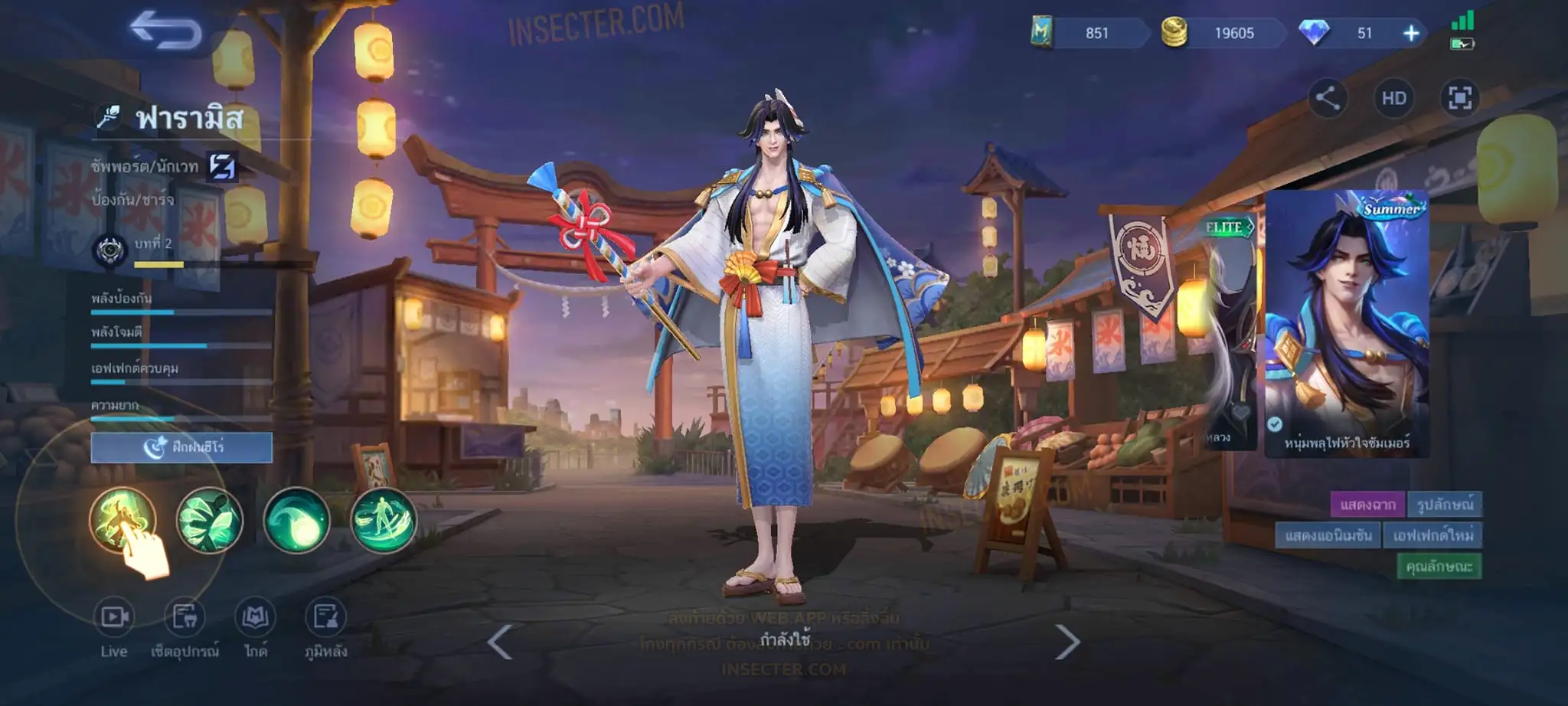This screenshot has width=1568, height=706.
Task: Click the ฝึกฝนฮีโร่ hero training button
Action: [x=181, y=447]
